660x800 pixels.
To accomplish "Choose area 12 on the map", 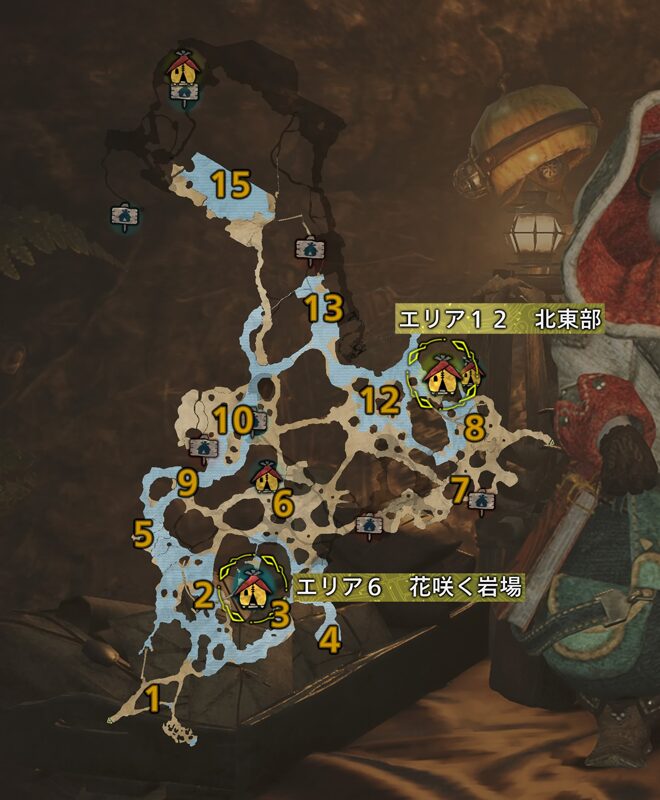I will pos(381,402).
